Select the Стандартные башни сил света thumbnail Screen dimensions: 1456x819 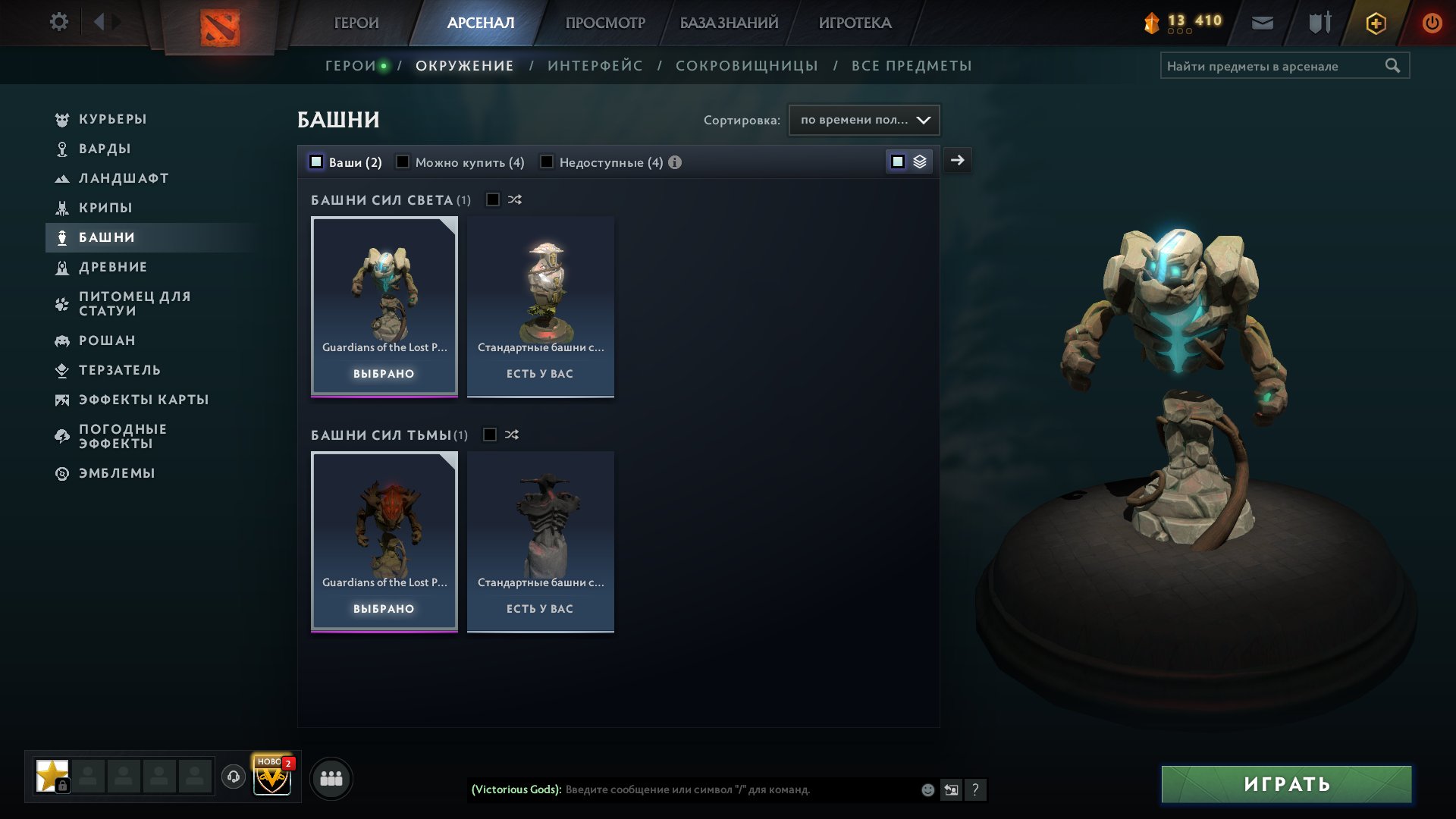point(540,303)
